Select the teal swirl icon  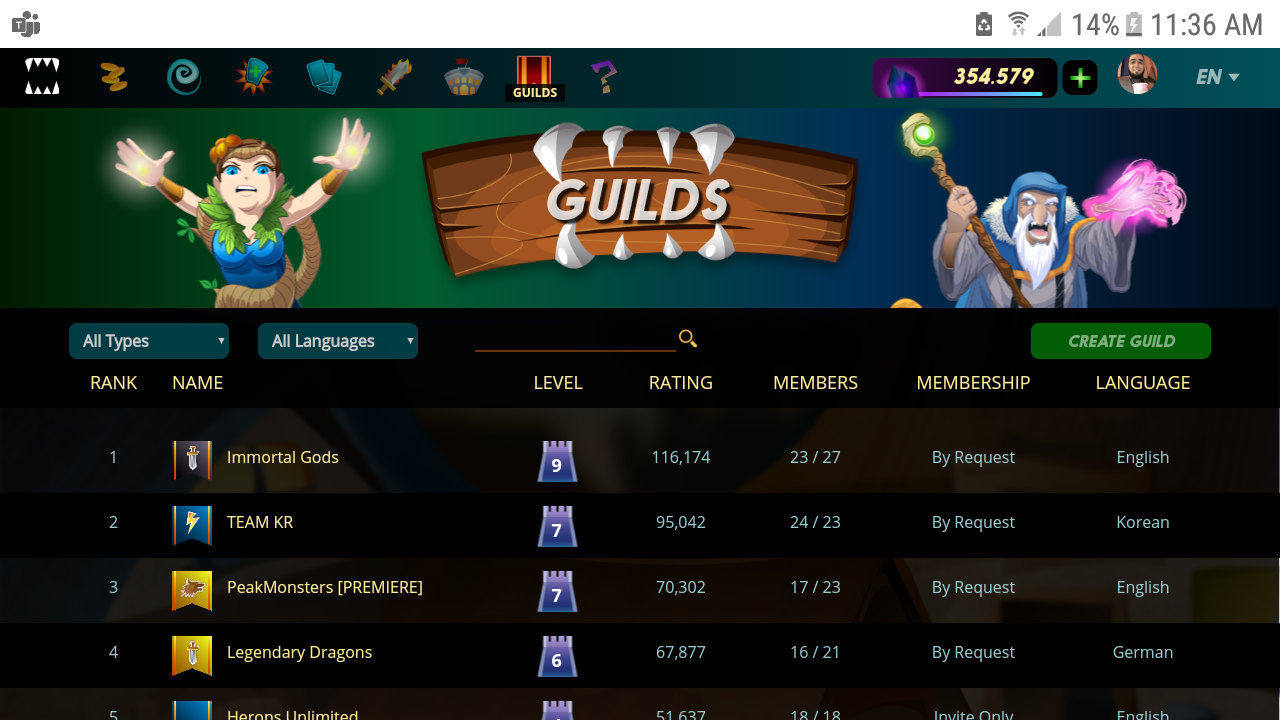pyautogui.click(x=184, y=77)
